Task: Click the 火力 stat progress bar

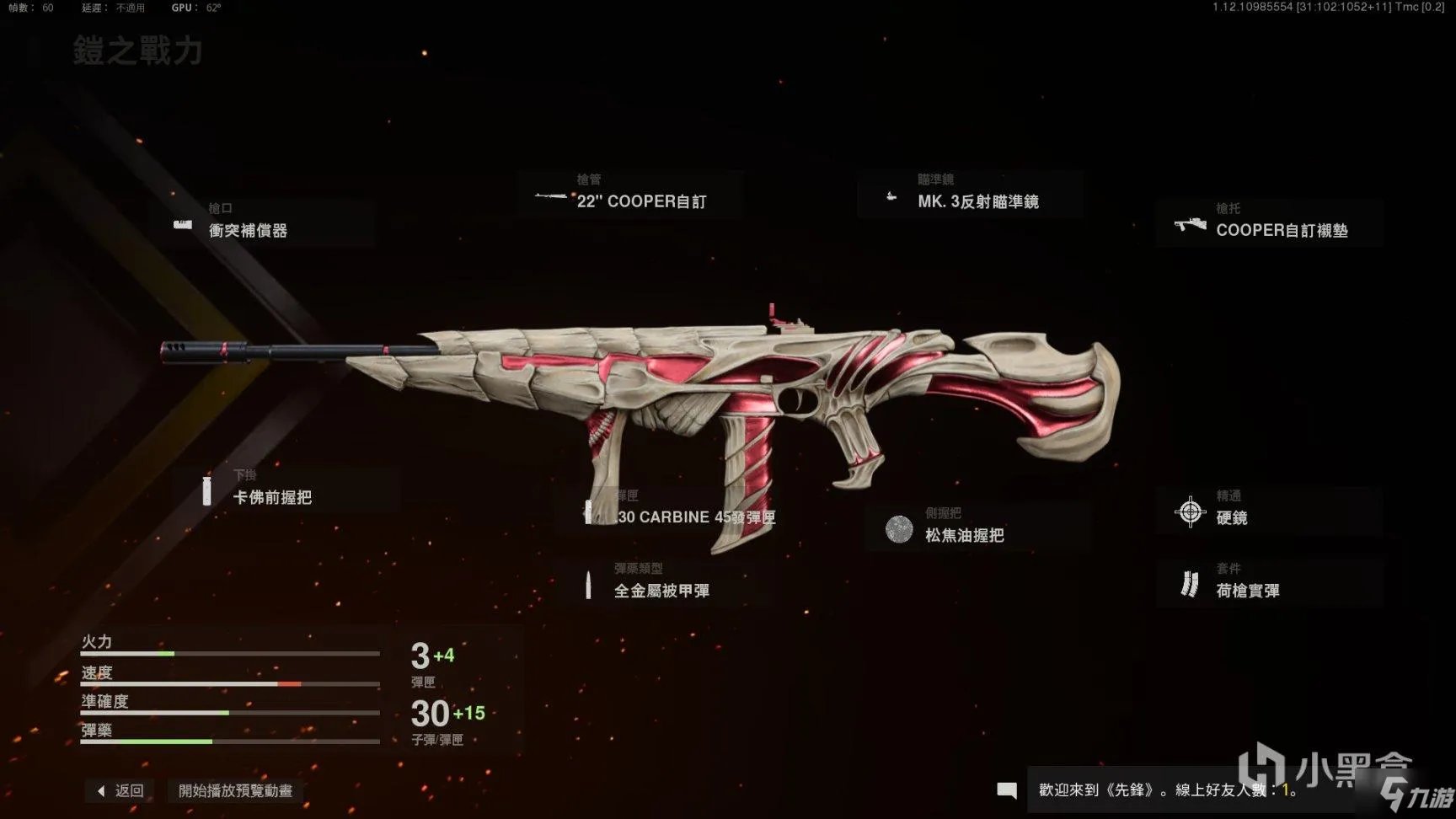Action: point(232,653)
